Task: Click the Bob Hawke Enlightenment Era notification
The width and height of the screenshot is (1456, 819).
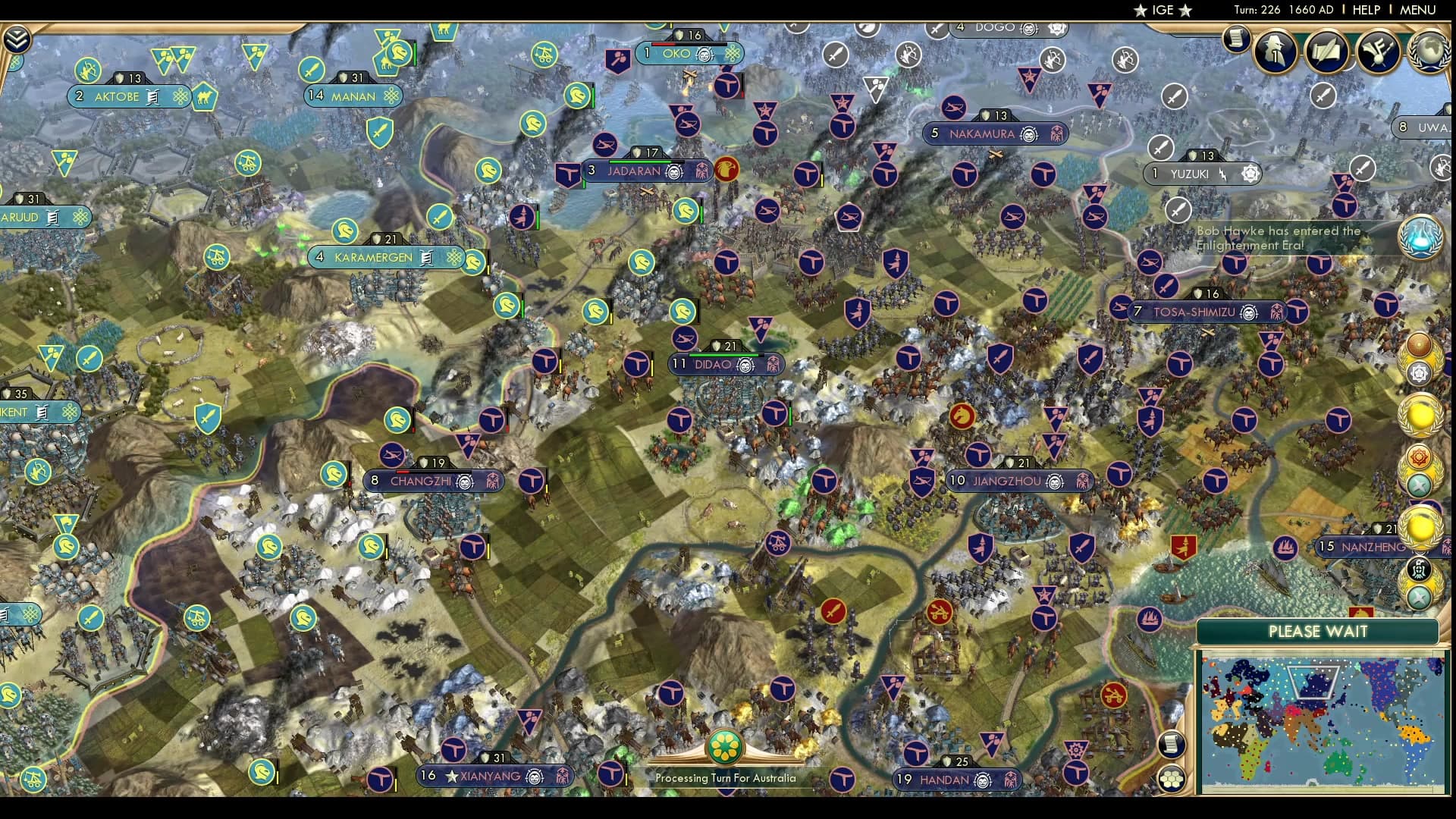Action: tap(1282, 239)
